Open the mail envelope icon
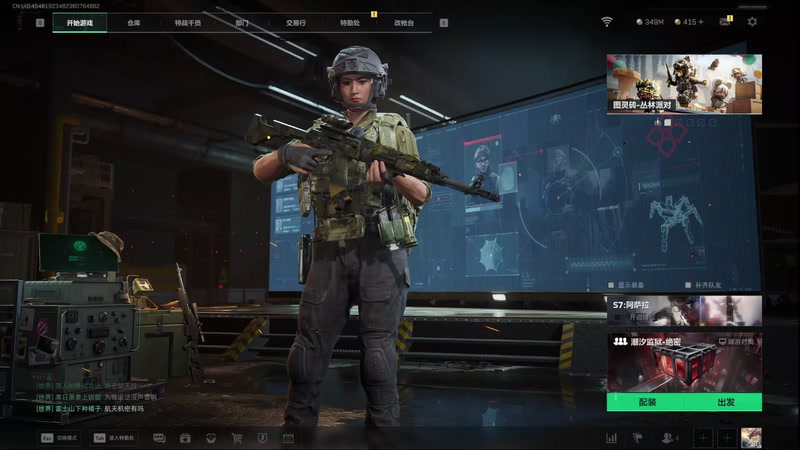Image resolution: width=800 pixels, height=450 pixels. [x=724, y=21]
